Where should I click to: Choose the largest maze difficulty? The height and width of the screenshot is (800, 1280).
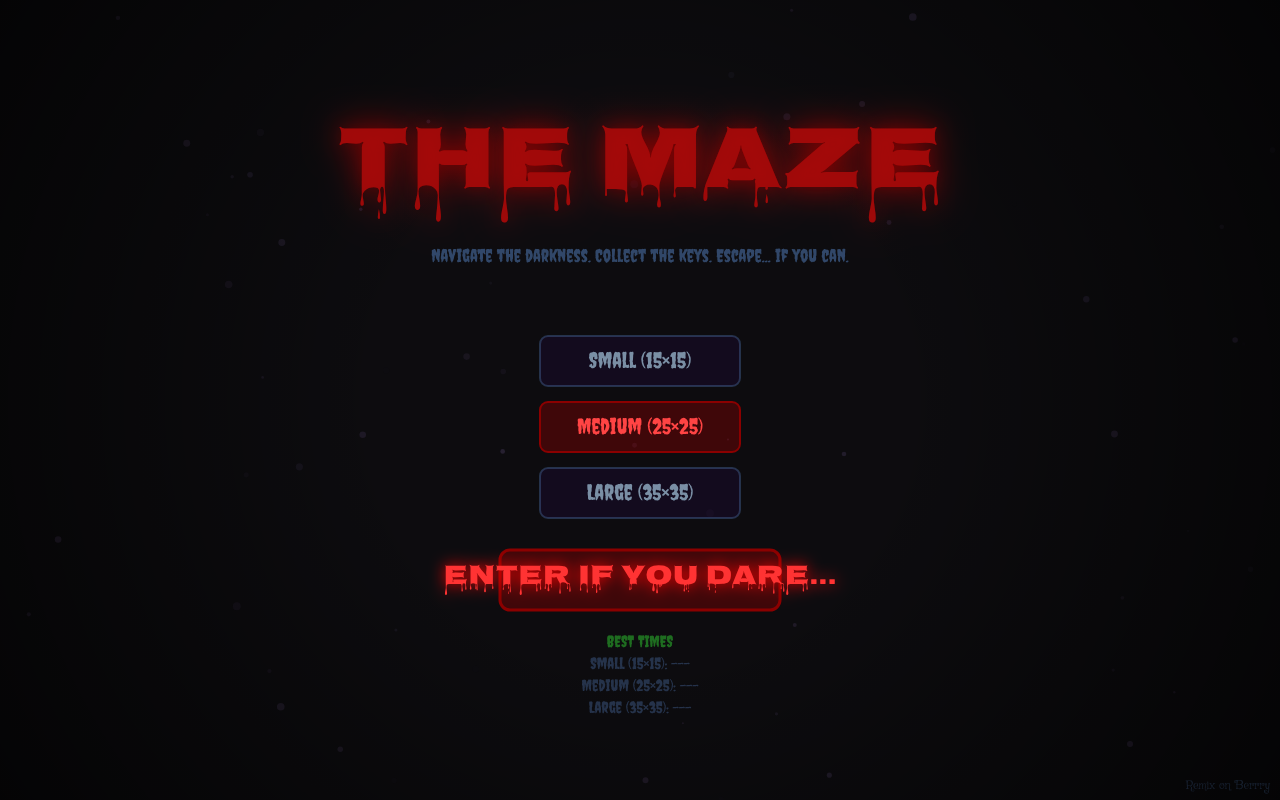[x=640, y=493]
